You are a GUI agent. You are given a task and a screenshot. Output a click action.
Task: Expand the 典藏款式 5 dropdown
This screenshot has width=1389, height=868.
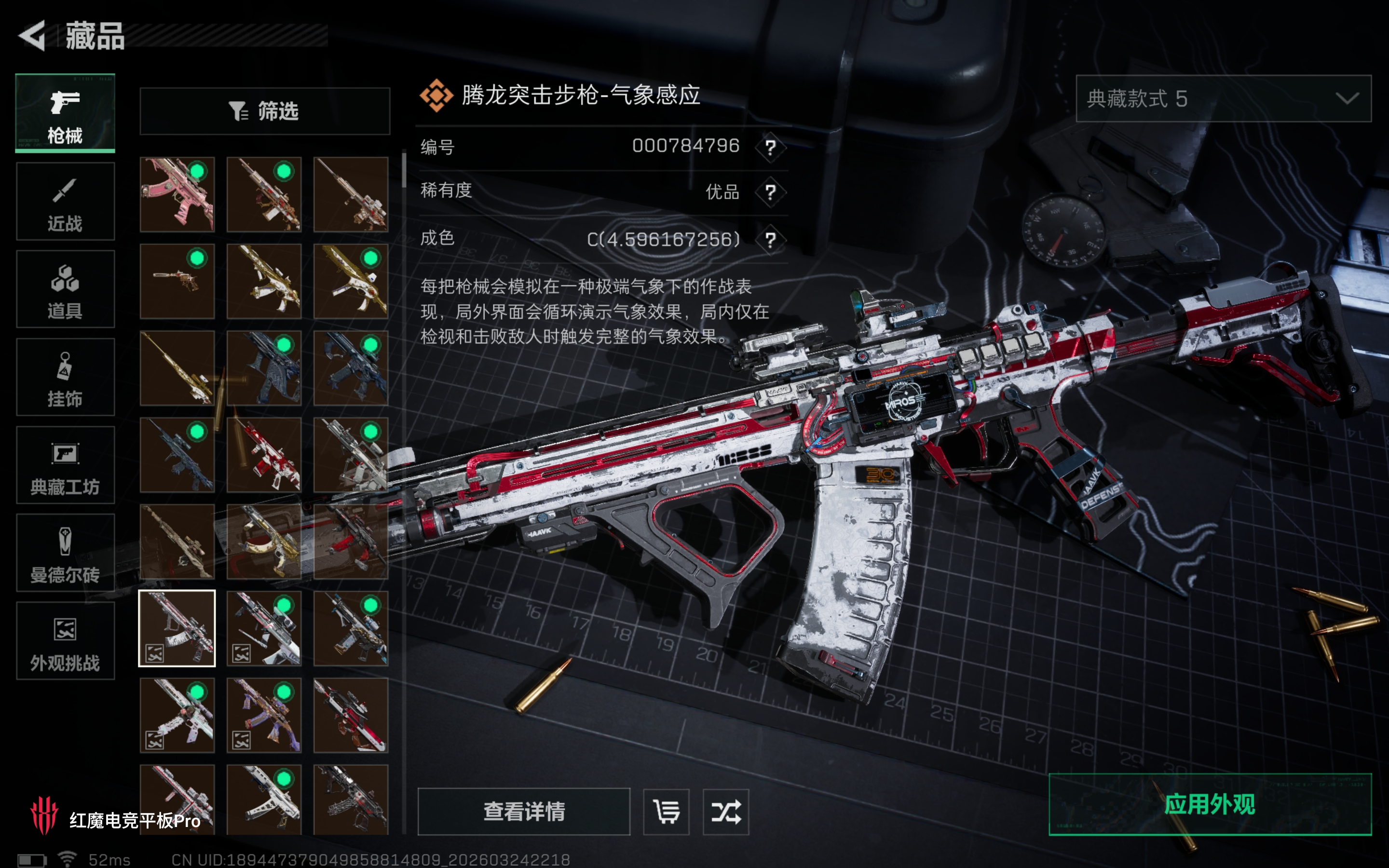coord(1223,99)
